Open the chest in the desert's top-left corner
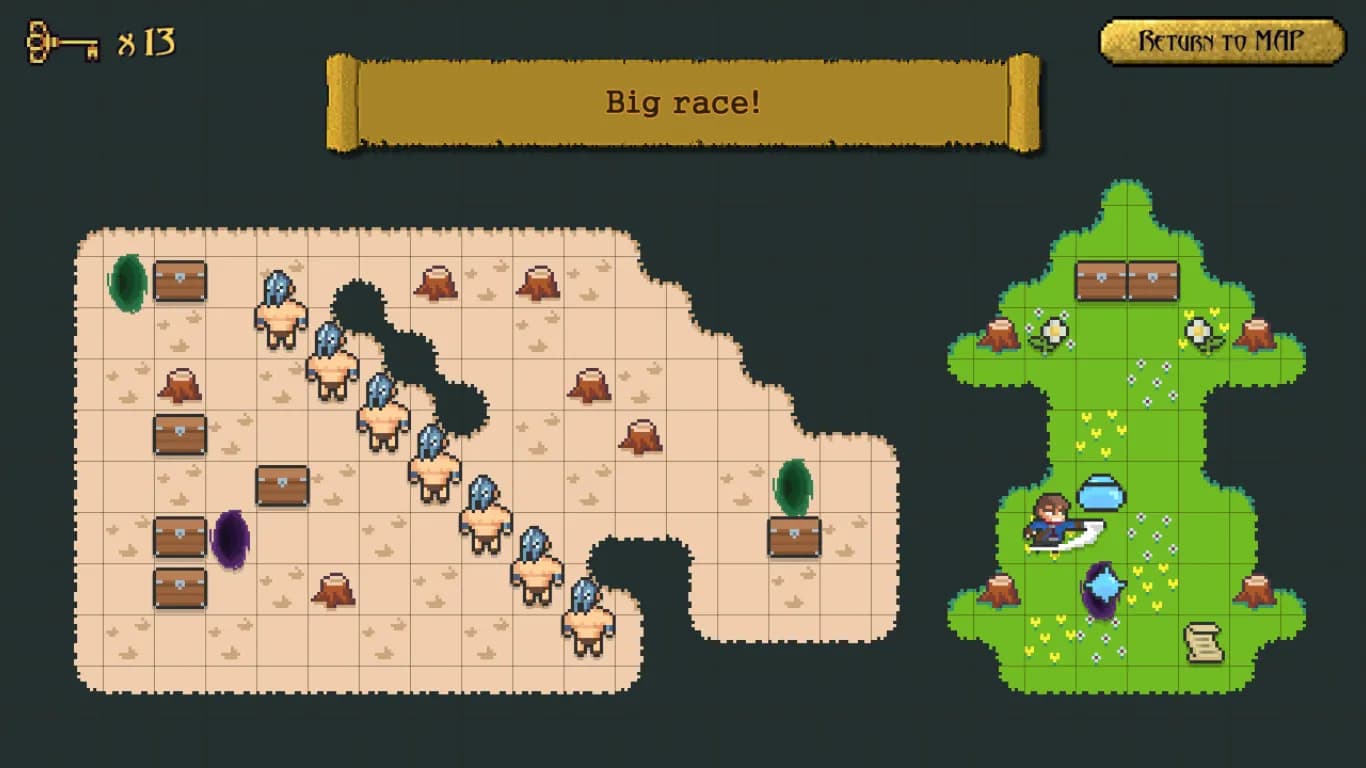1366x768 pixels. pyautogui.click(x=178, y=281)
